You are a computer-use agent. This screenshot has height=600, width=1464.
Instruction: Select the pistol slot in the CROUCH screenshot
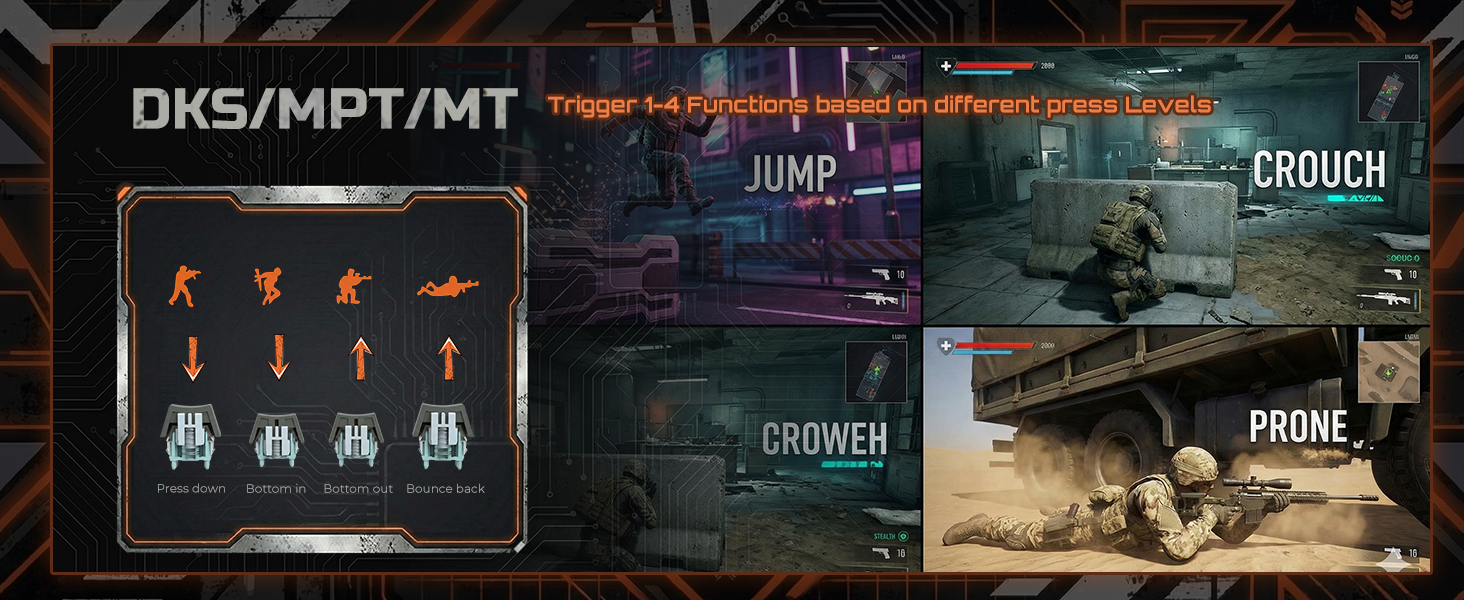[x=1386, y=273]
